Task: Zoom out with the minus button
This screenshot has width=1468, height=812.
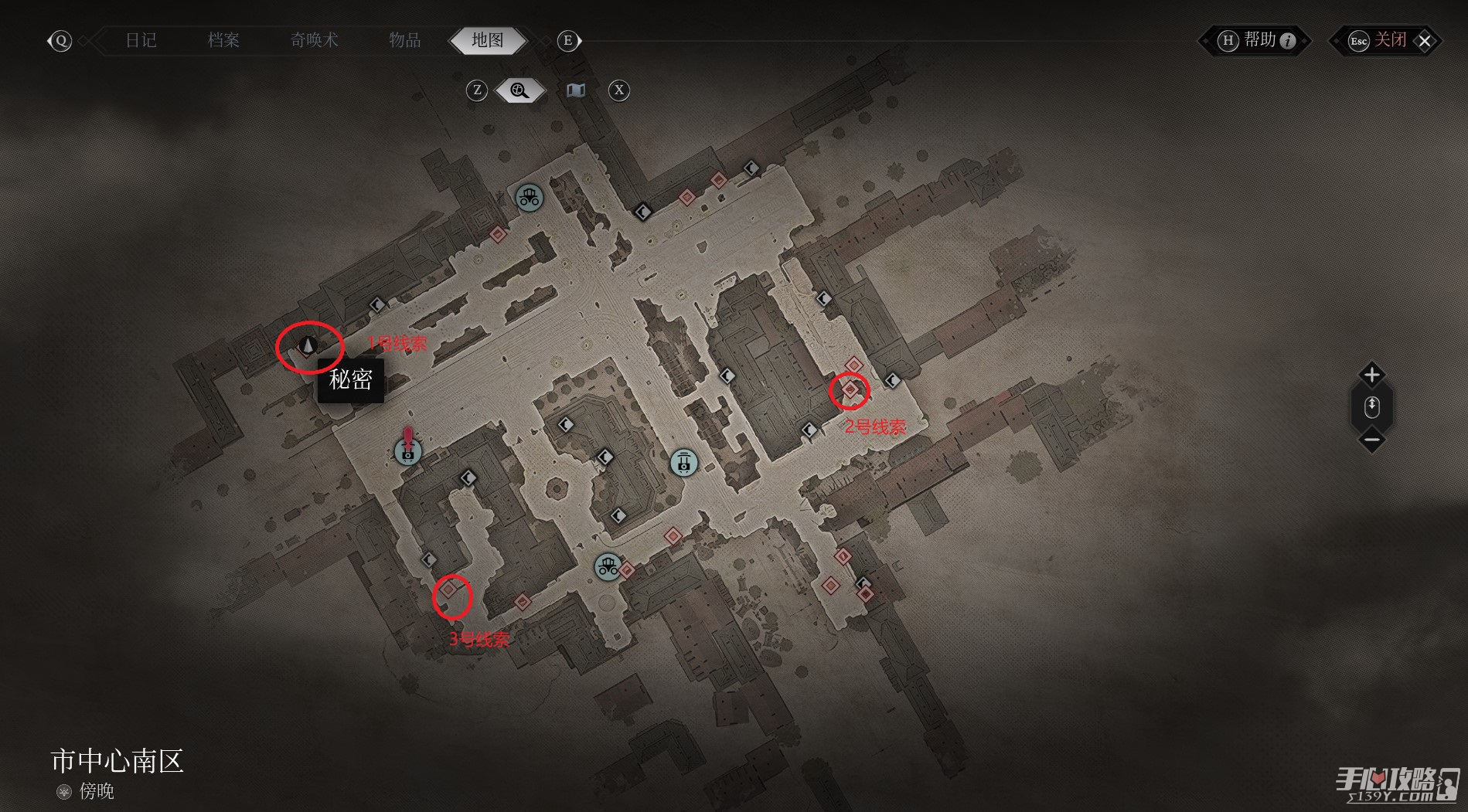Action: point(1371,440)
